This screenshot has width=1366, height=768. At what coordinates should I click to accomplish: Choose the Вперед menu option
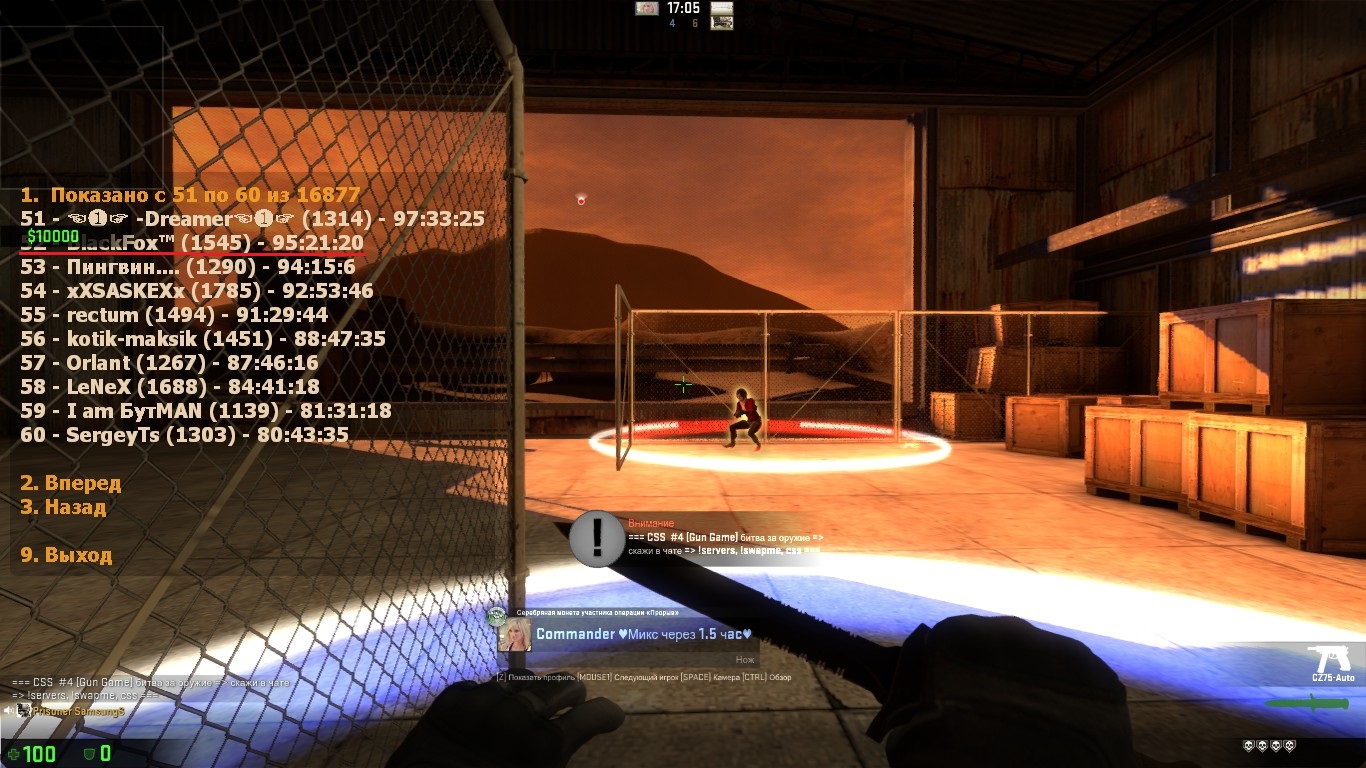(x=71, y=483)
